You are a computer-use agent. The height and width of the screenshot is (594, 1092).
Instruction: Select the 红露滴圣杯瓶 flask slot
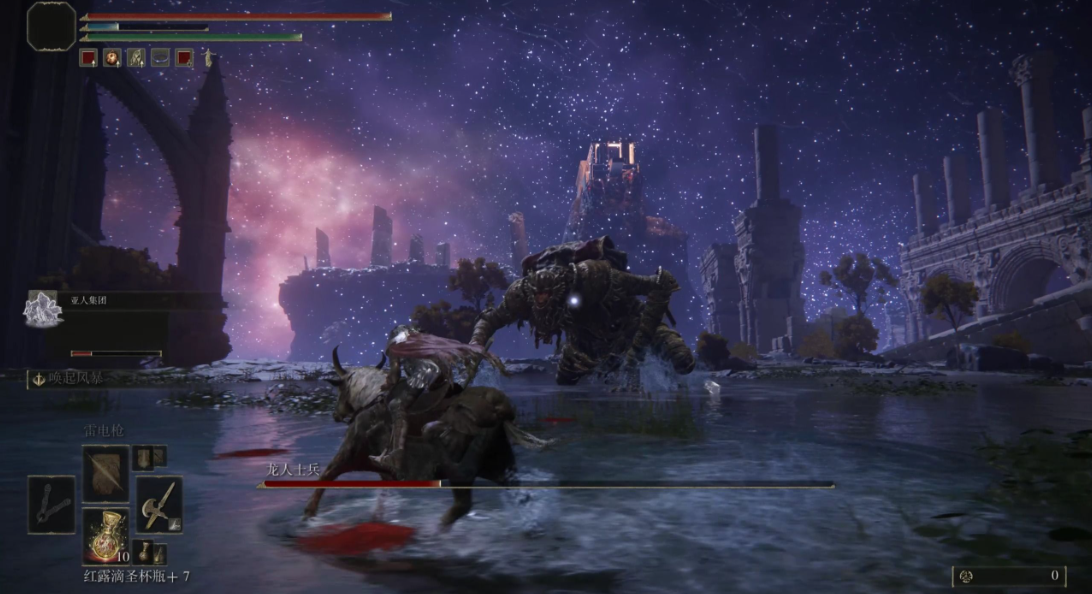point(105,537)
